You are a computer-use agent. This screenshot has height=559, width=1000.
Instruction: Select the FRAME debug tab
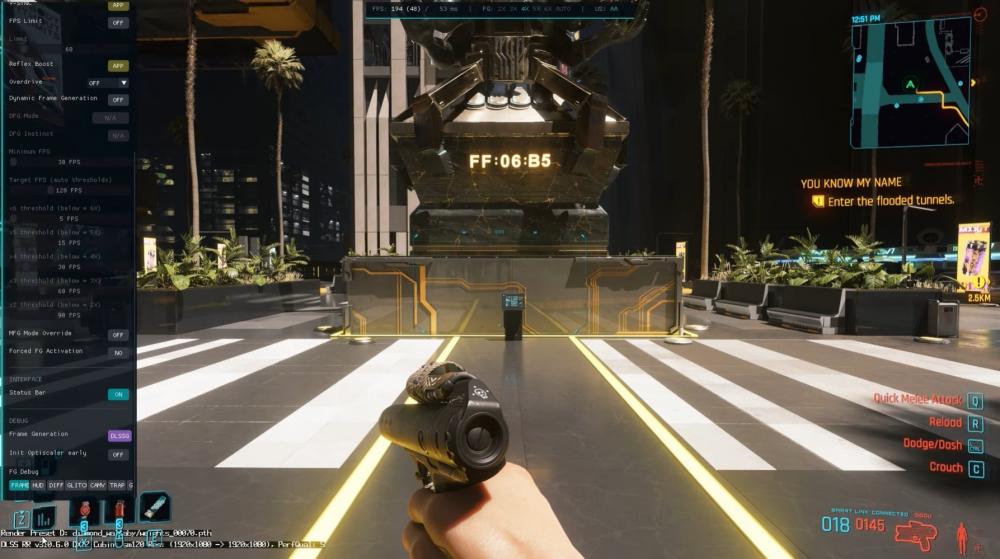point(19,485)
